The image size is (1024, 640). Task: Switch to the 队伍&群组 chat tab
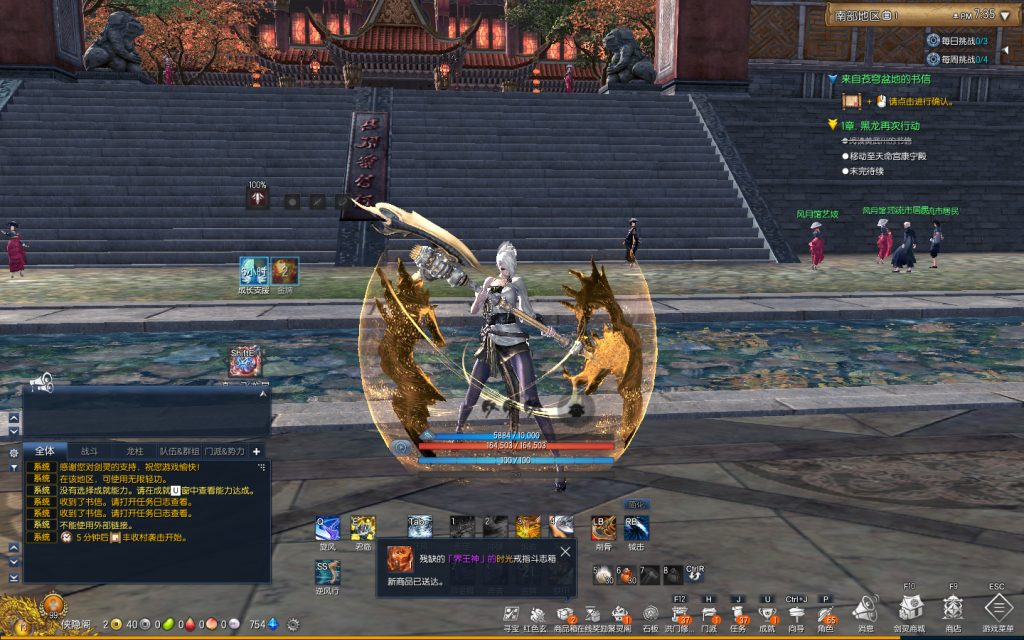coord(180,451)
